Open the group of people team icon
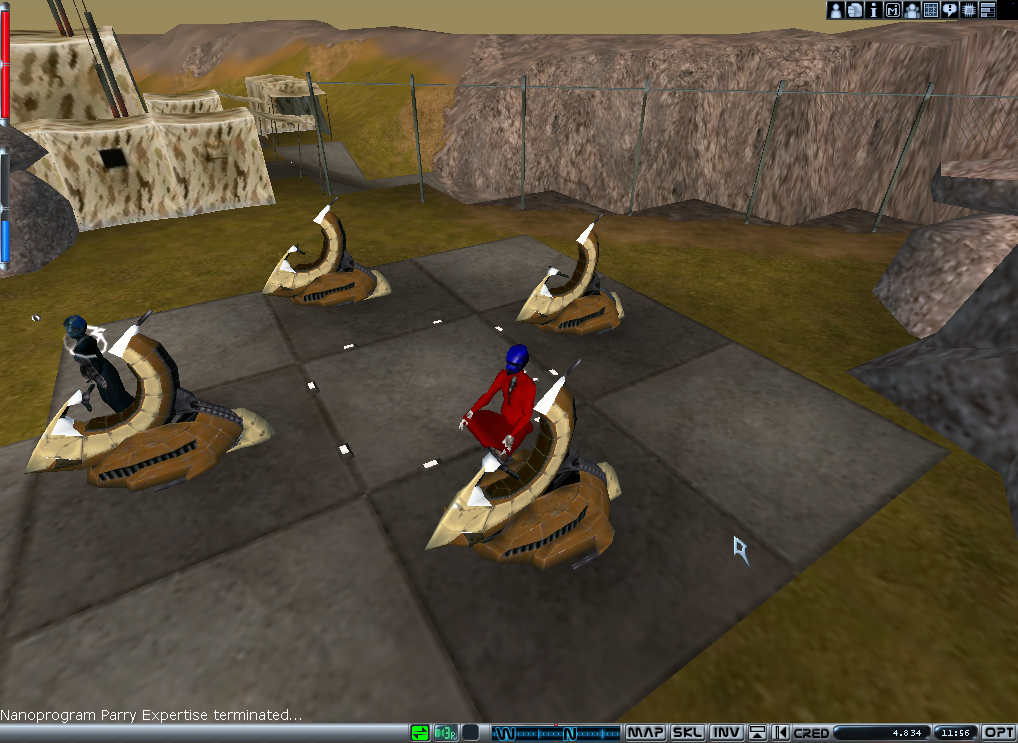 912,10
